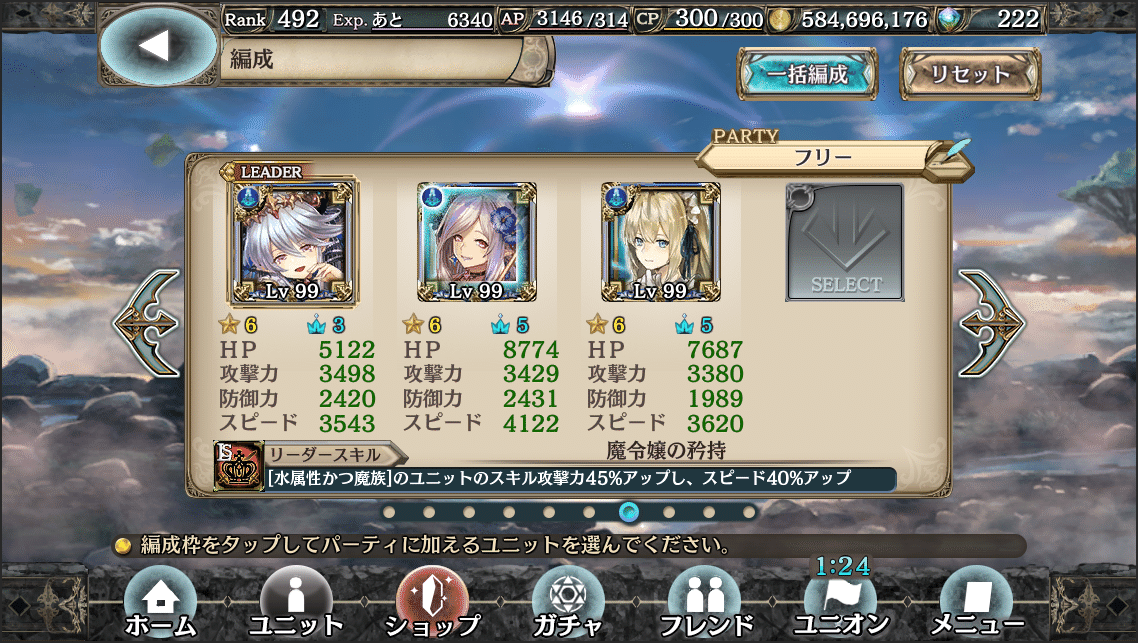Tap the empty SELECT unit slot
Viewport: 1138px width, 643px height.
845,242
